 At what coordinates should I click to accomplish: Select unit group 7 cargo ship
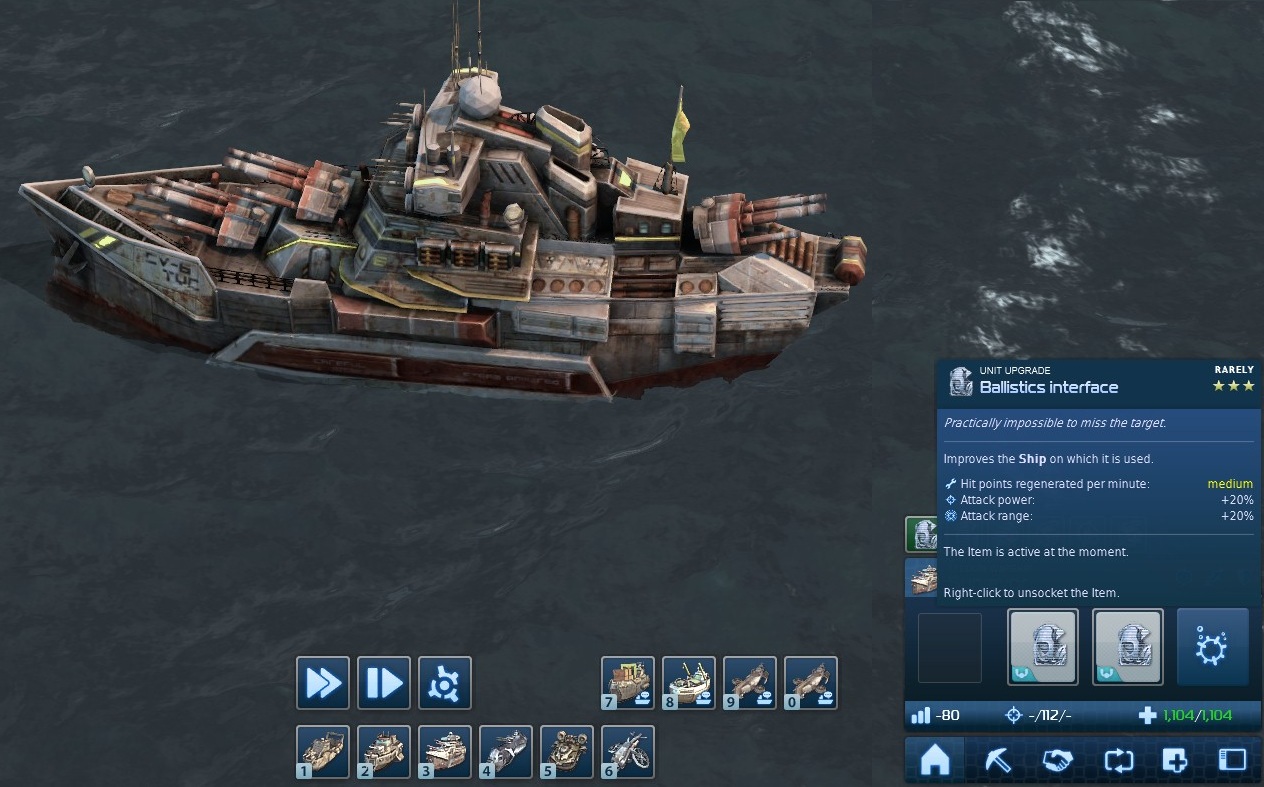pos(628,683)
